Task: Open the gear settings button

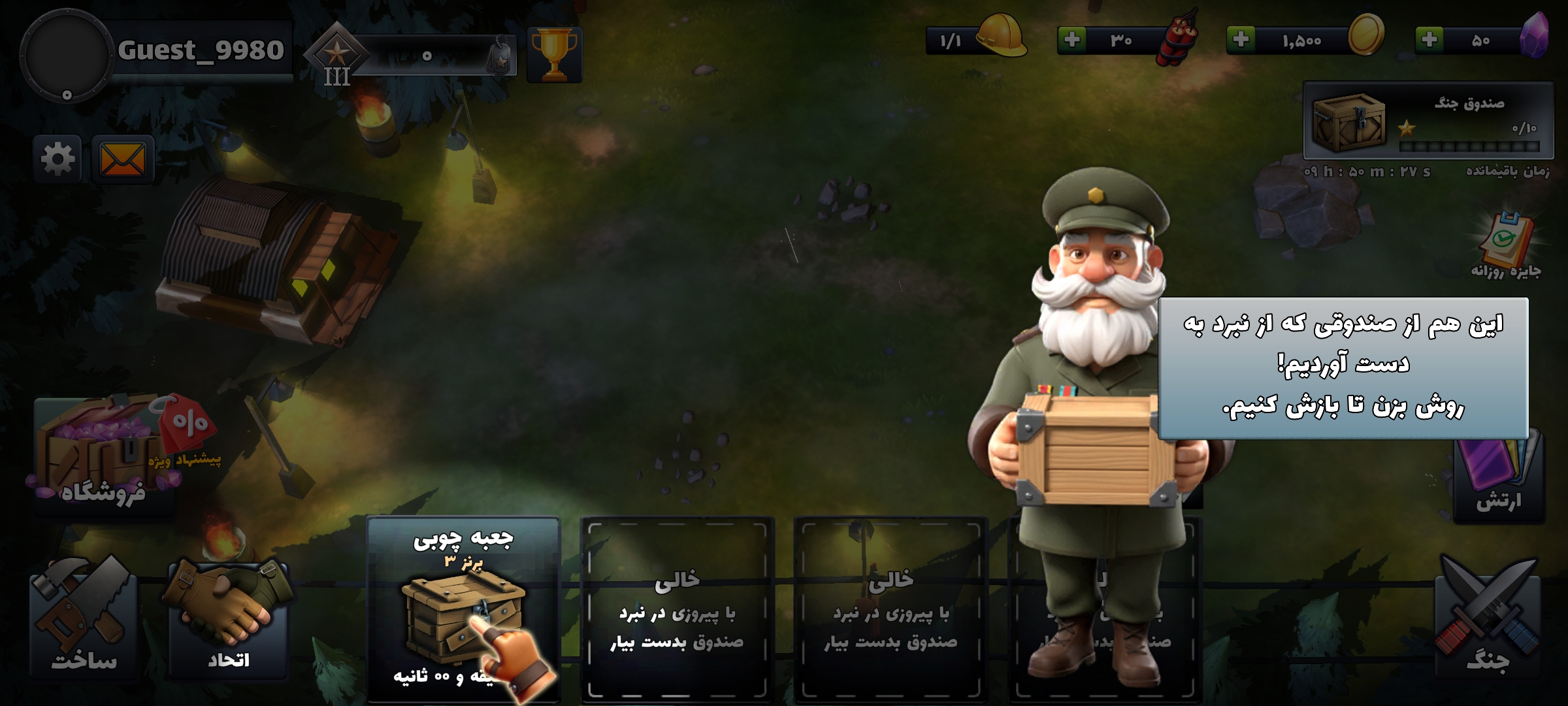Action: pyautogui.click(x=57, y=159)
